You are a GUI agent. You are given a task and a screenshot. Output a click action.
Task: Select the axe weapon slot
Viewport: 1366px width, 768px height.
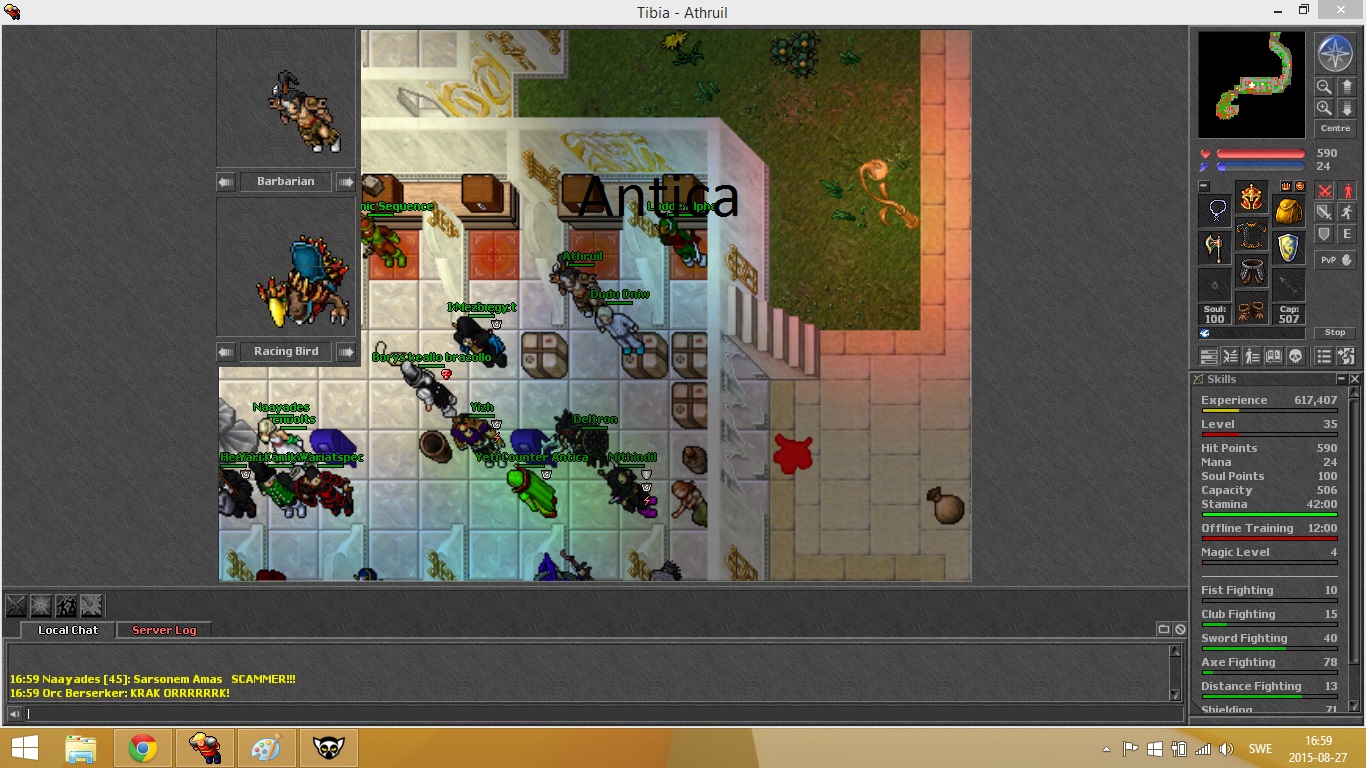tap(1214, 246)
